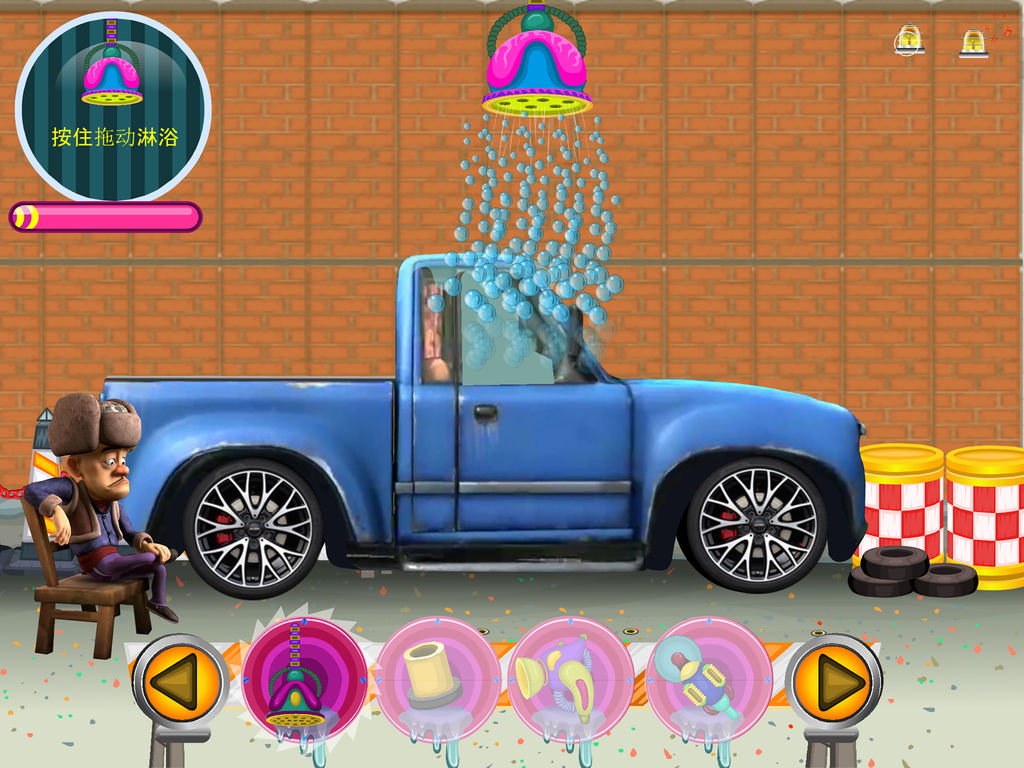Toggle the plain siren light icon

pos(908,40)
